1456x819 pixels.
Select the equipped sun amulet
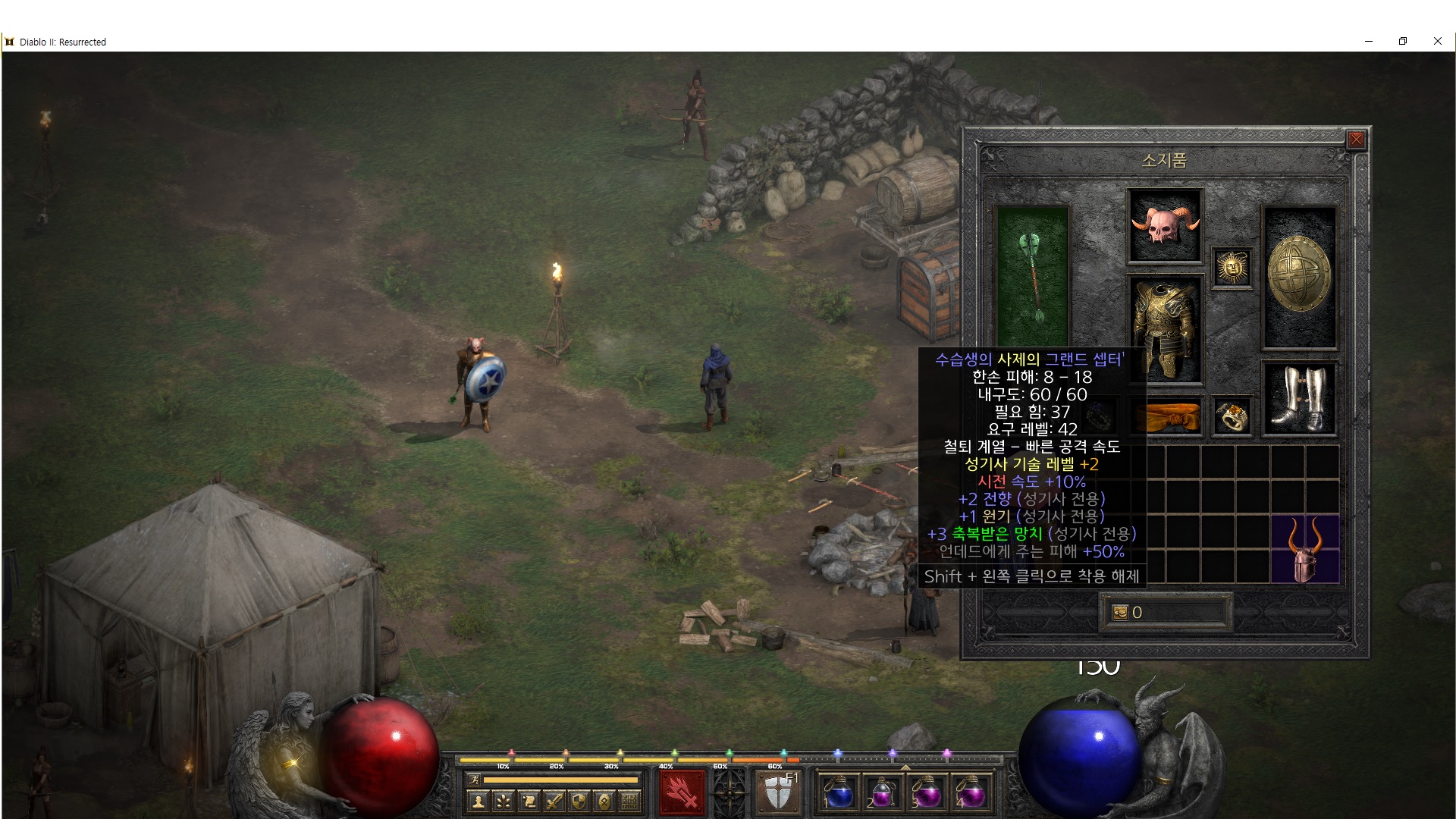pos(1232,268)
